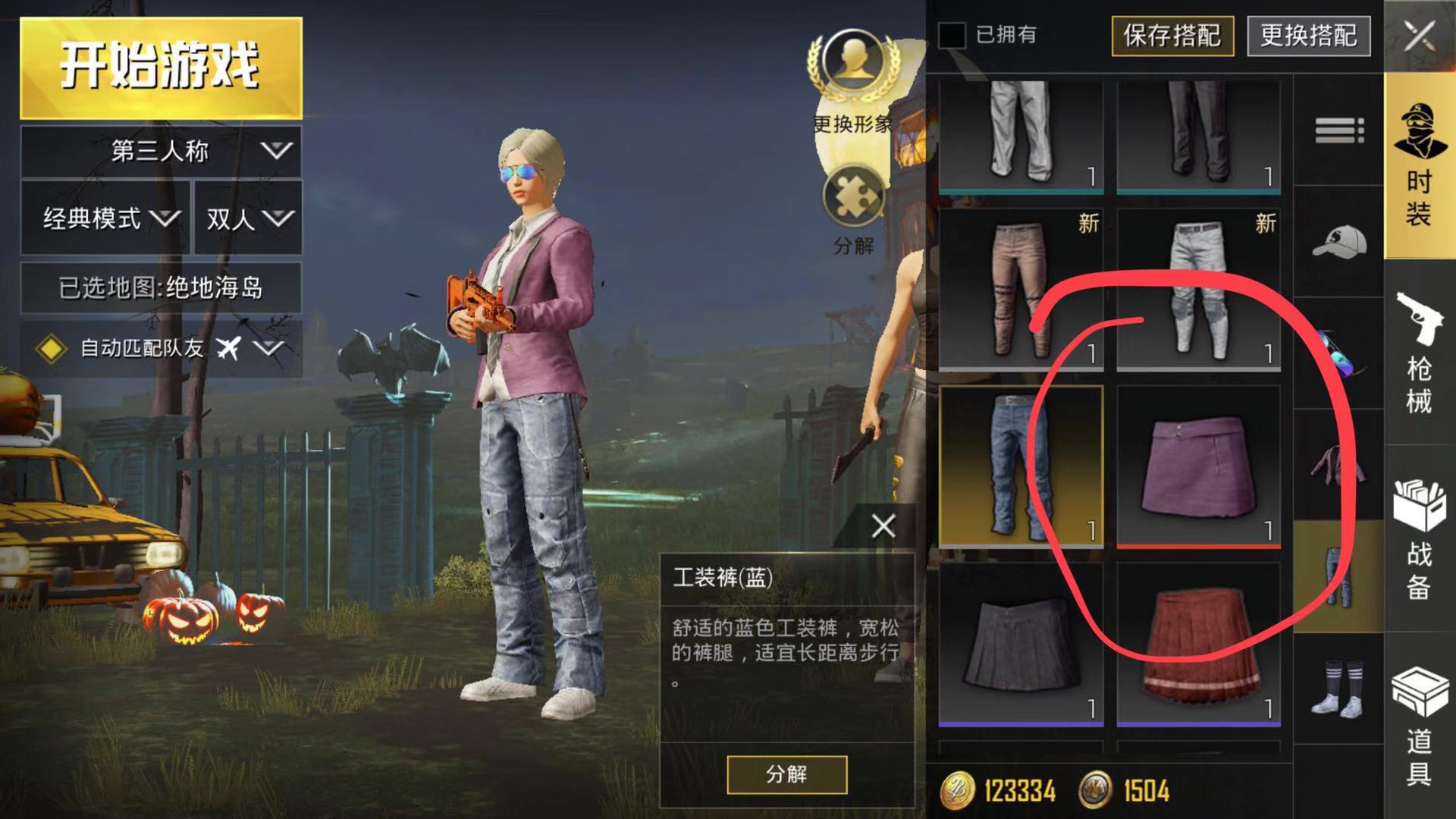The height and width of the screenshot is (819, 1456).
Task: Open the 第三人称 perspective dropdown
Action: (161, 151)
